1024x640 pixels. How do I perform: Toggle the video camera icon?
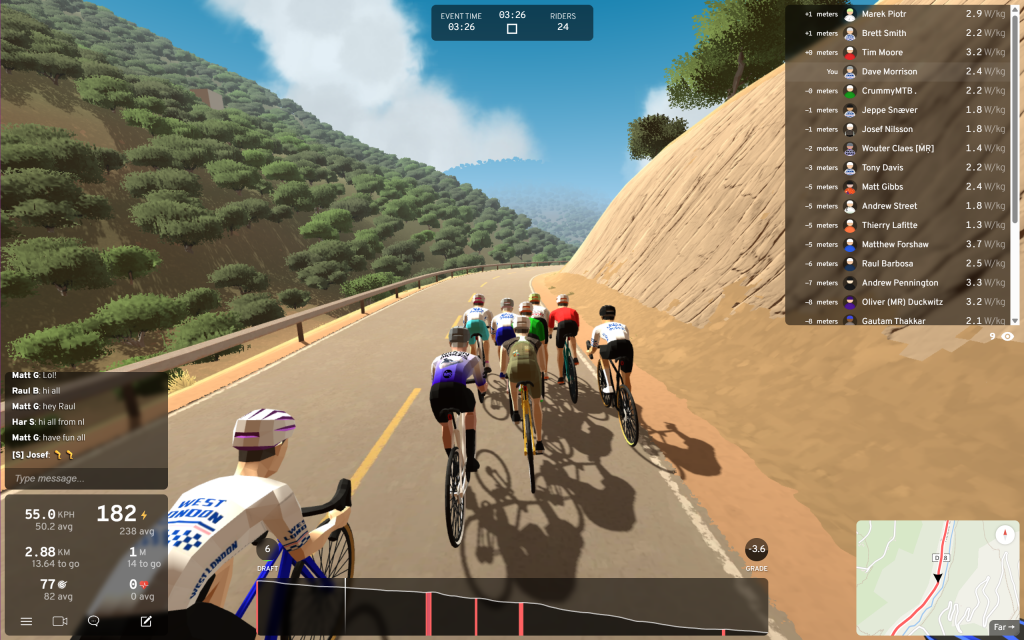coord(60,621)
